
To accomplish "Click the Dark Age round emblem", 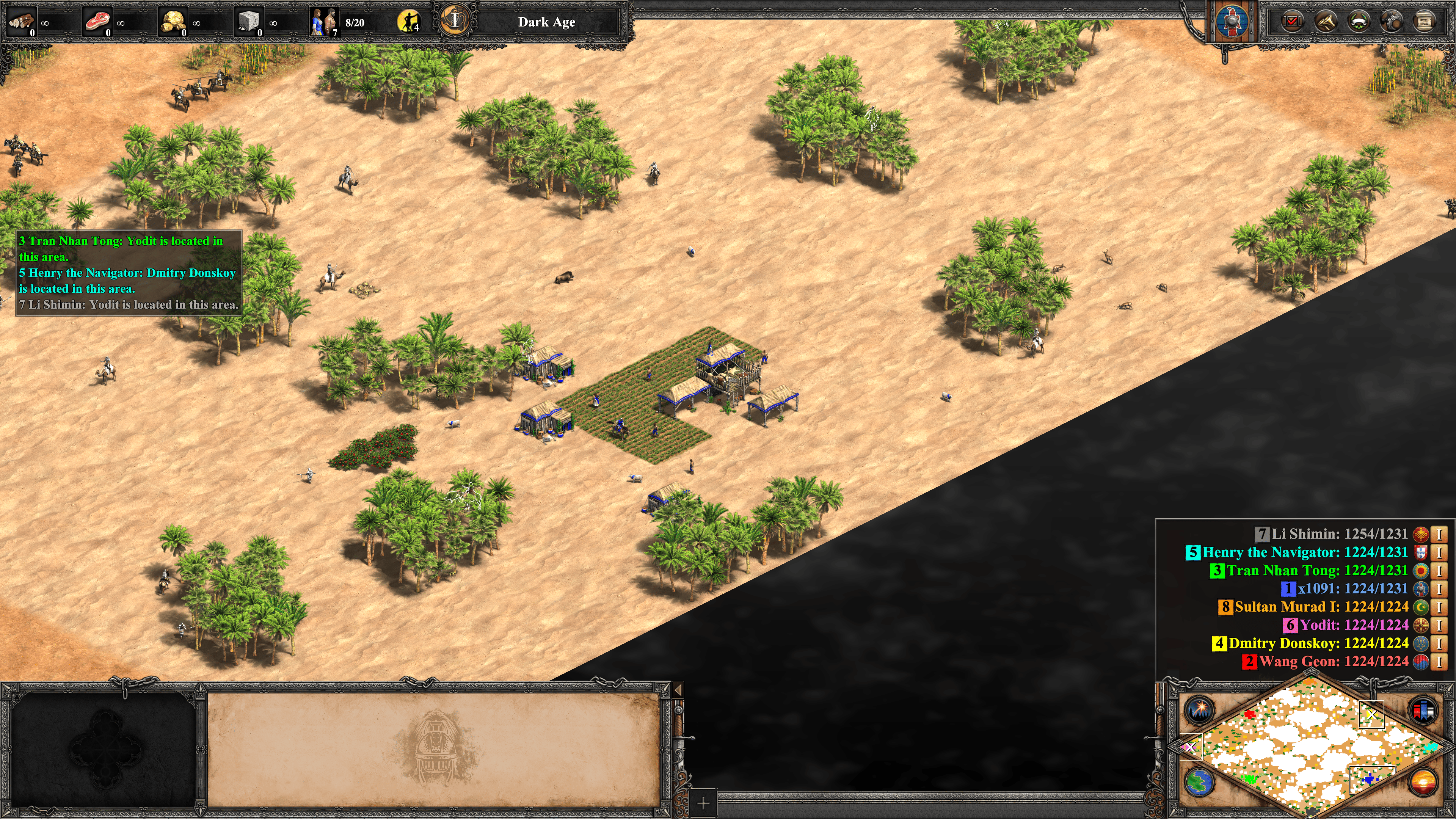I will coord(455,21).
